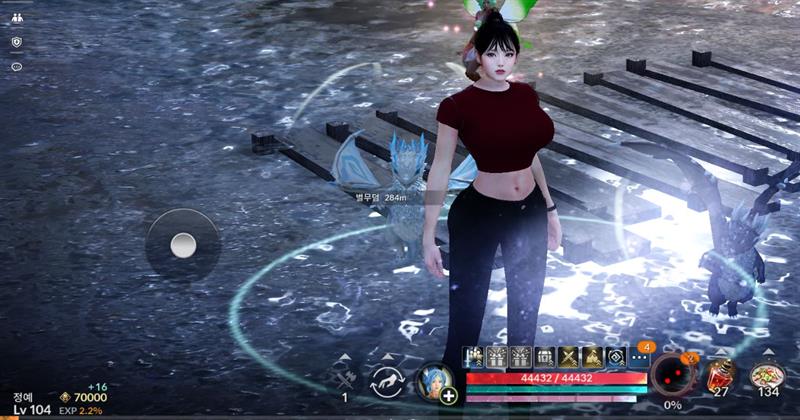
Task: Tap the dark orb with red eyes
Action: [669, 378]
